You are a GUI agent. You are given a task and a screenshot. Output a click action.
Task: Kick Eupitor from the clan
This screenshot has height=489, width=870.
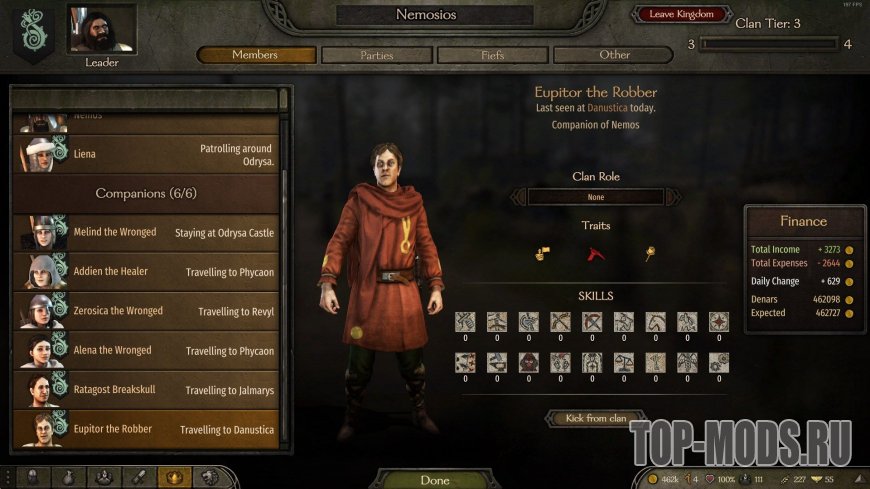(x=595, y=418)
